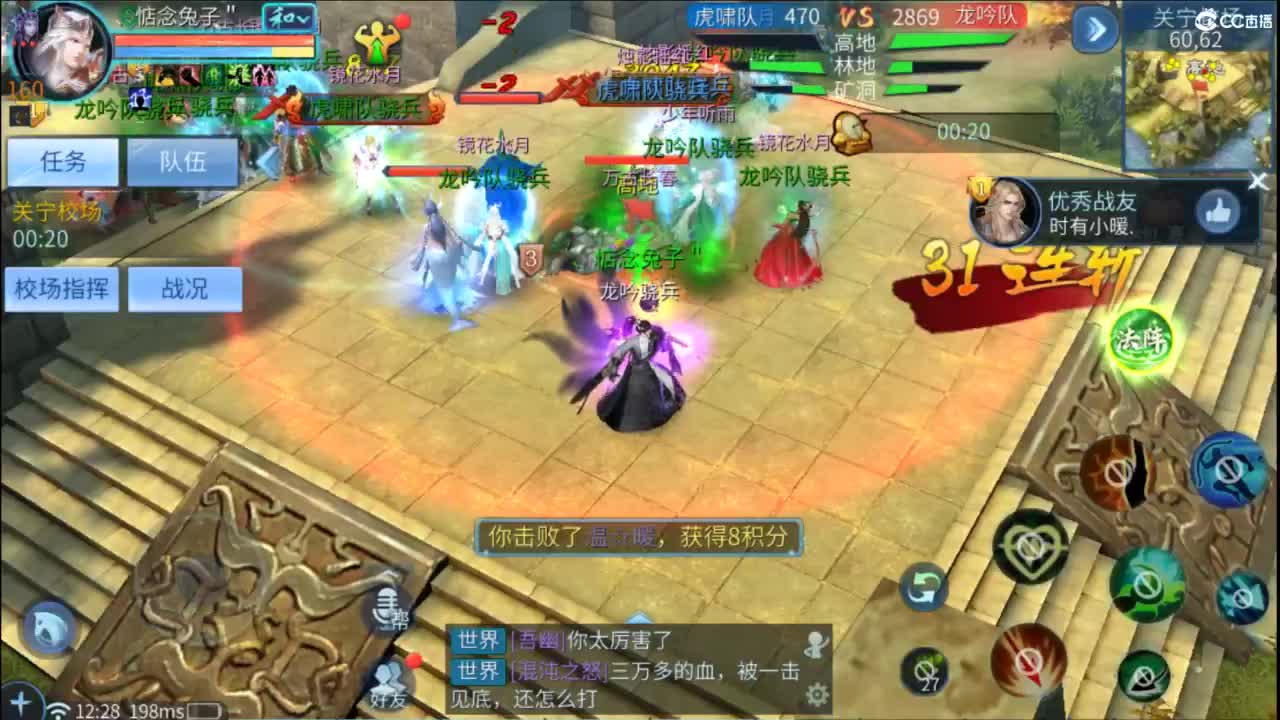Open the 战况 battle status button

(x=187, y=289)
